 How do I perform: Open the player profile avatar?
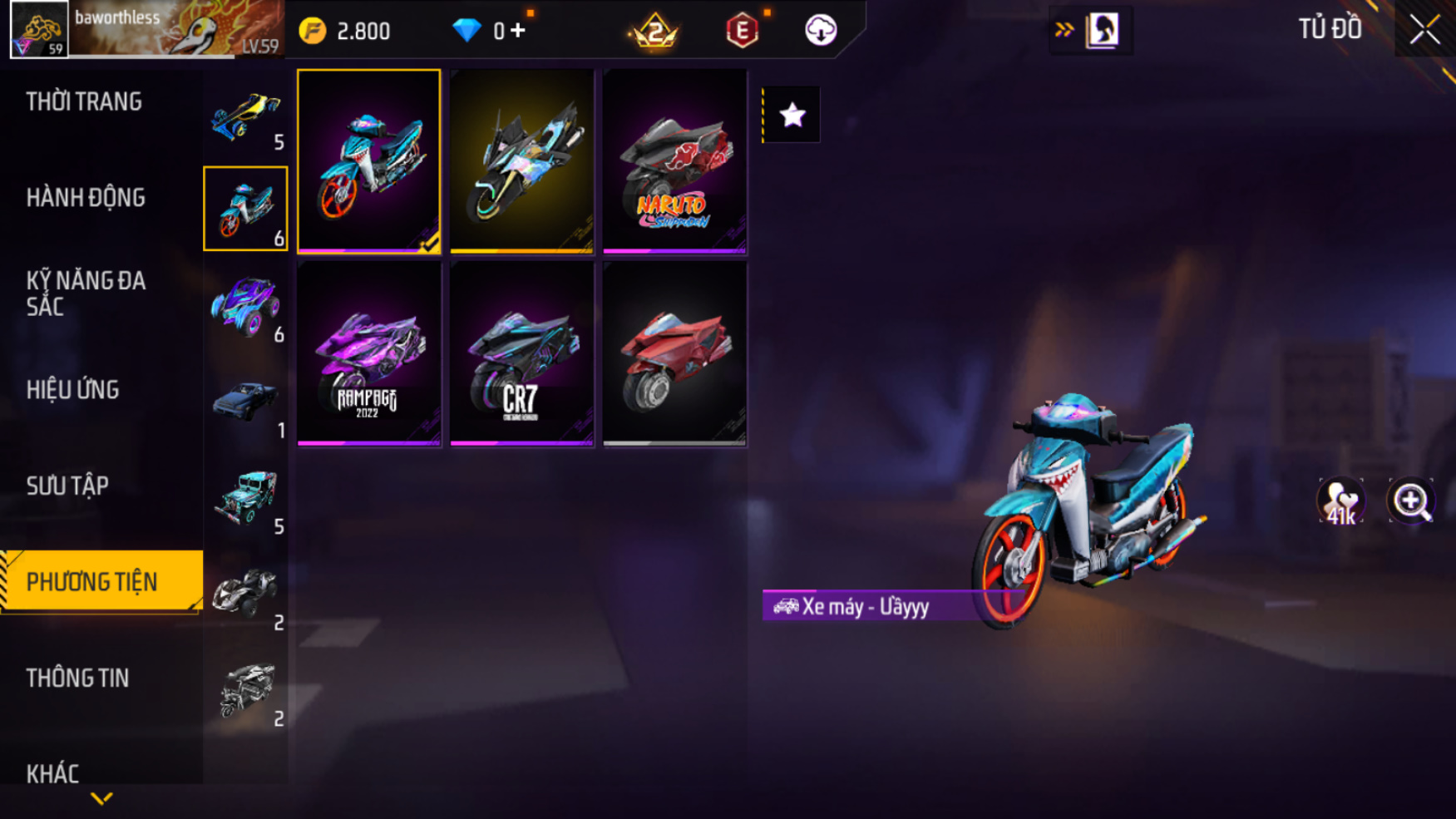(39, 30)
